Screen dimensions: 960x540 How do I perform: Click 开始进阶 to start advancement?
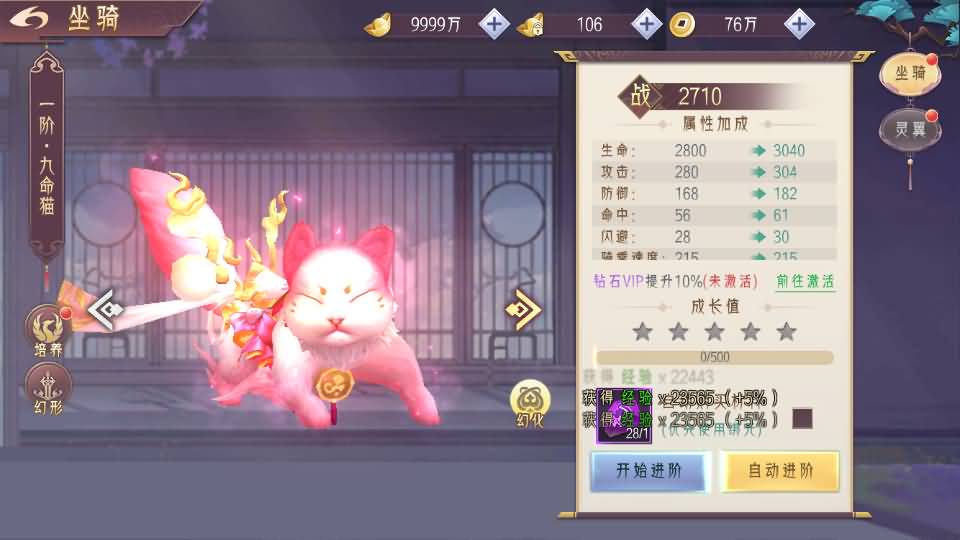click(649, 471)
